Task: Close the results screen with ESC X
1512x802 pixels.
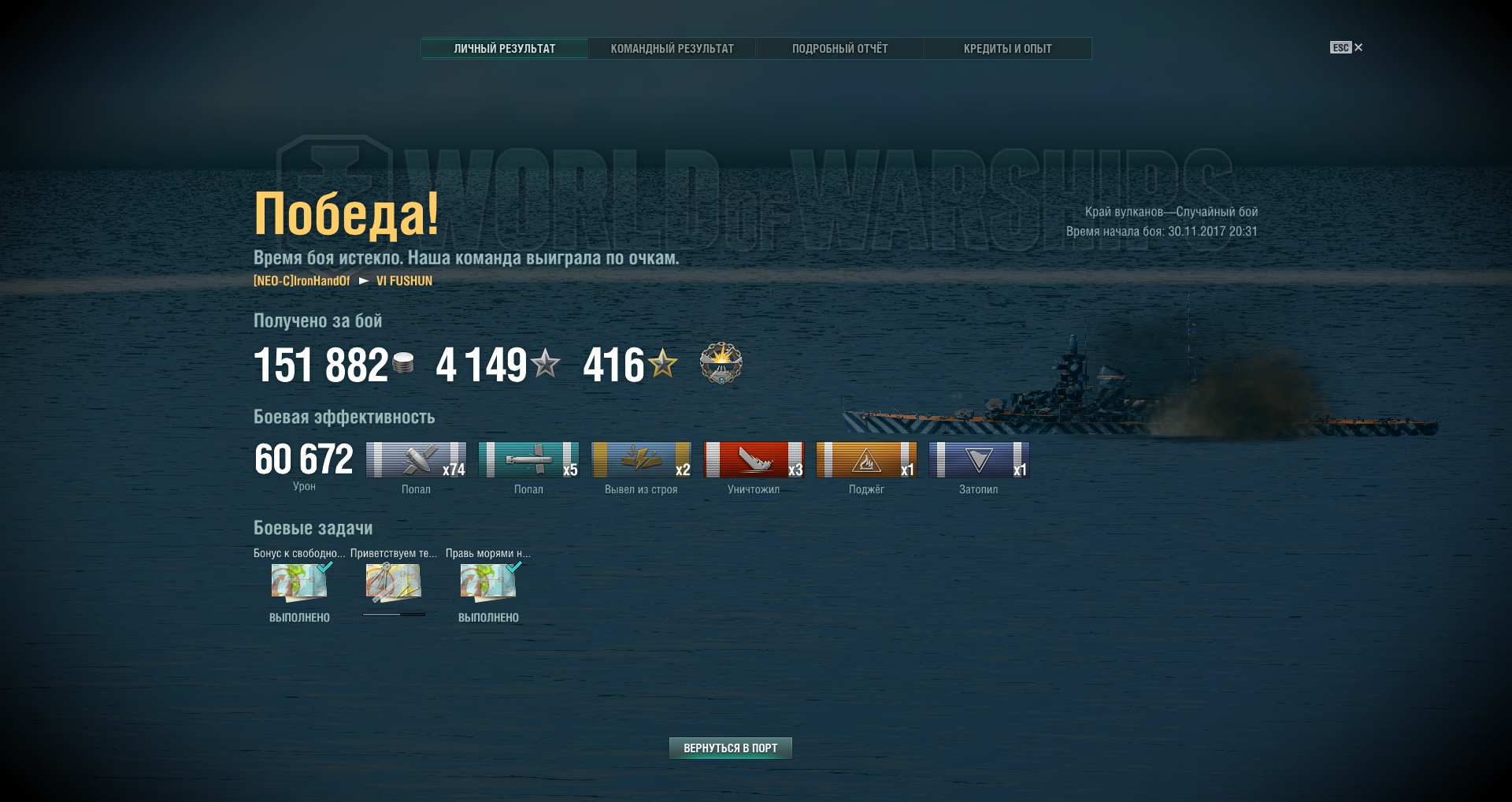Action: point(1347,48)
